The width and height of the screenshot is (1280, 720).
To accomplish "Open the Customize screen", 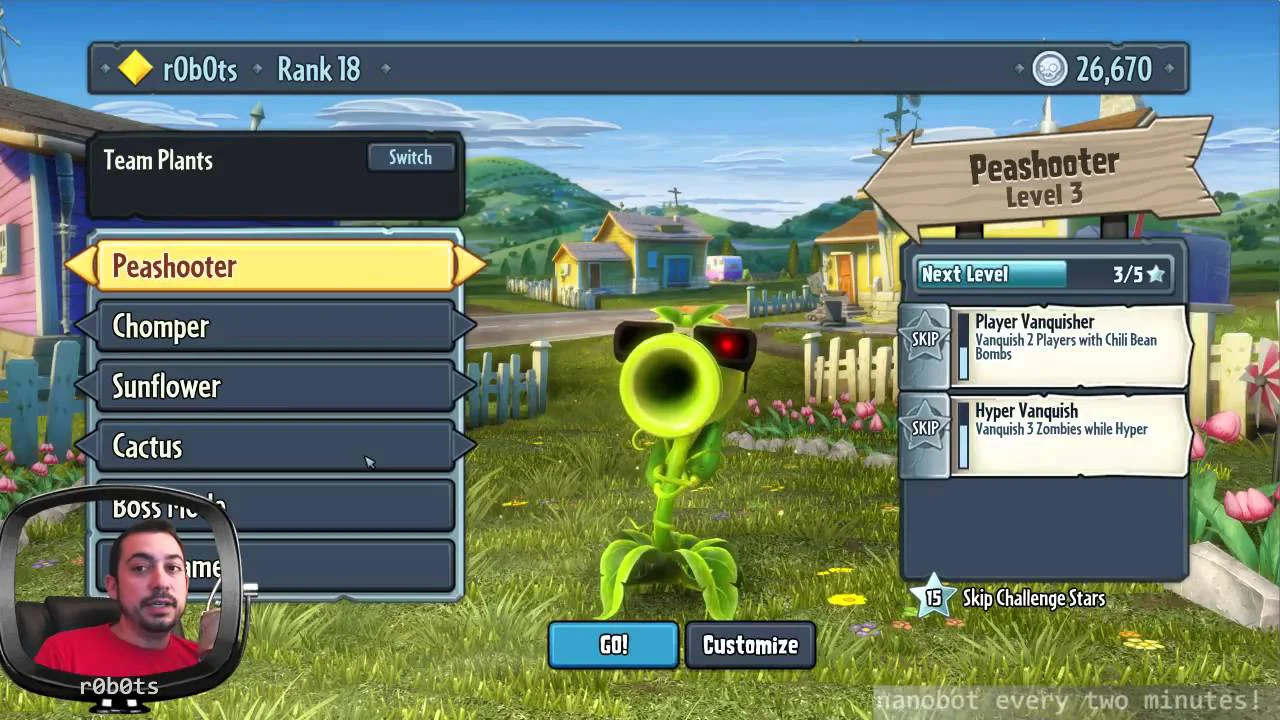I will click(750, 645).
